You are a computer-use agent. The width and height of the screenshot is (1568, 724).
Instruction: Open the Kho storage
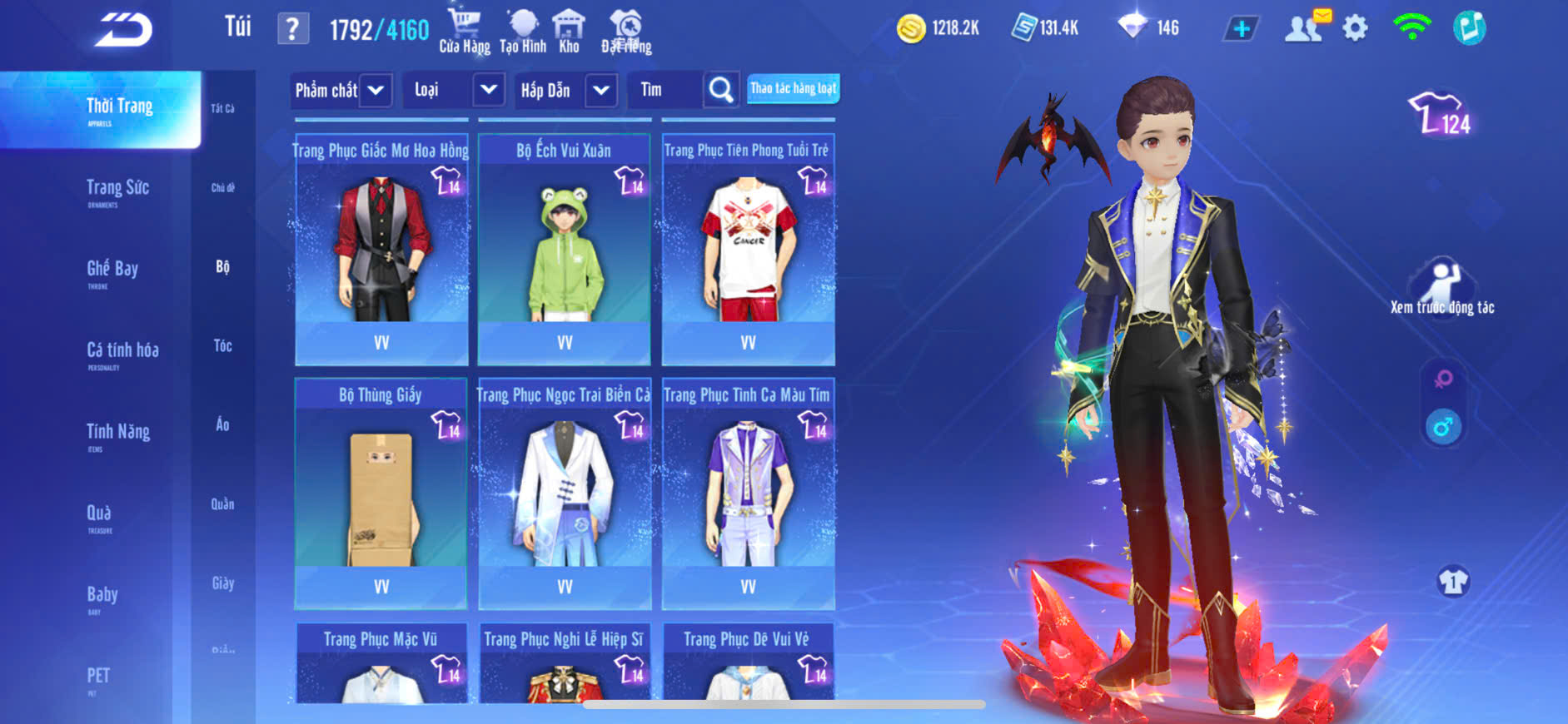tap(569, 31)
